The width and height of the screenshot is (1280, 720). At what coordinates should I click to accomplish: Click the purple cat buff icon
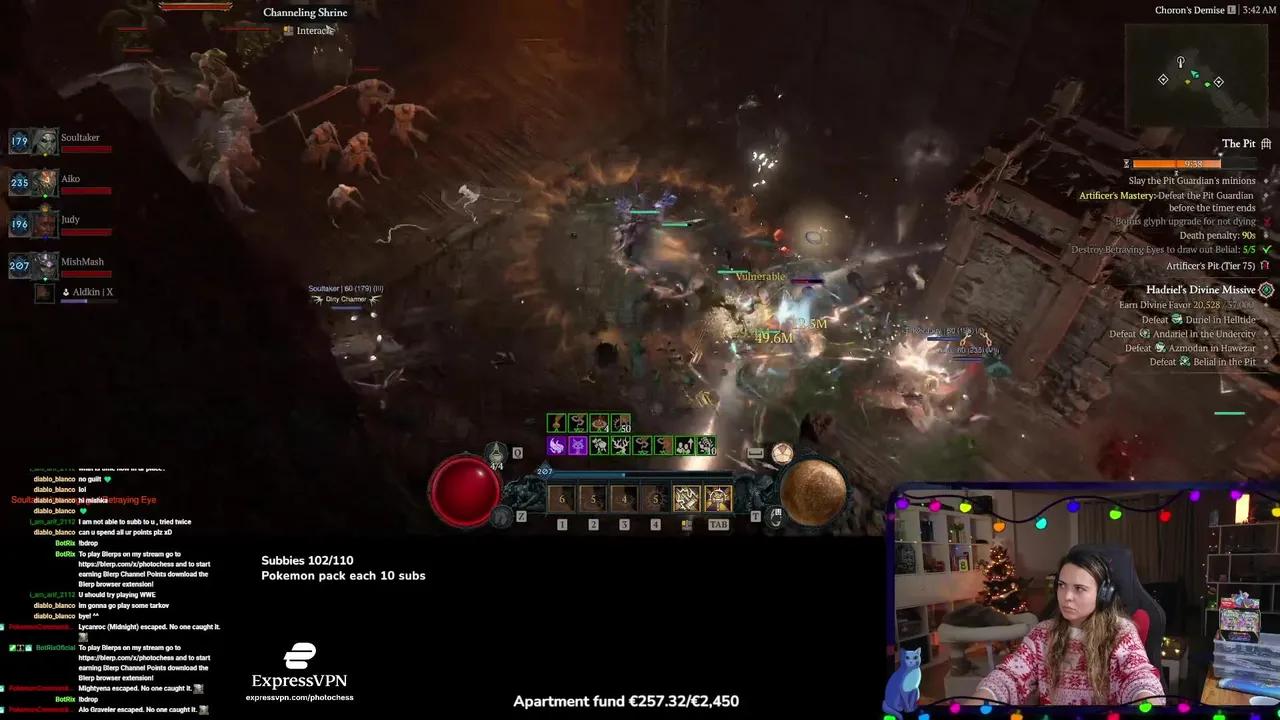click(578, 446)
